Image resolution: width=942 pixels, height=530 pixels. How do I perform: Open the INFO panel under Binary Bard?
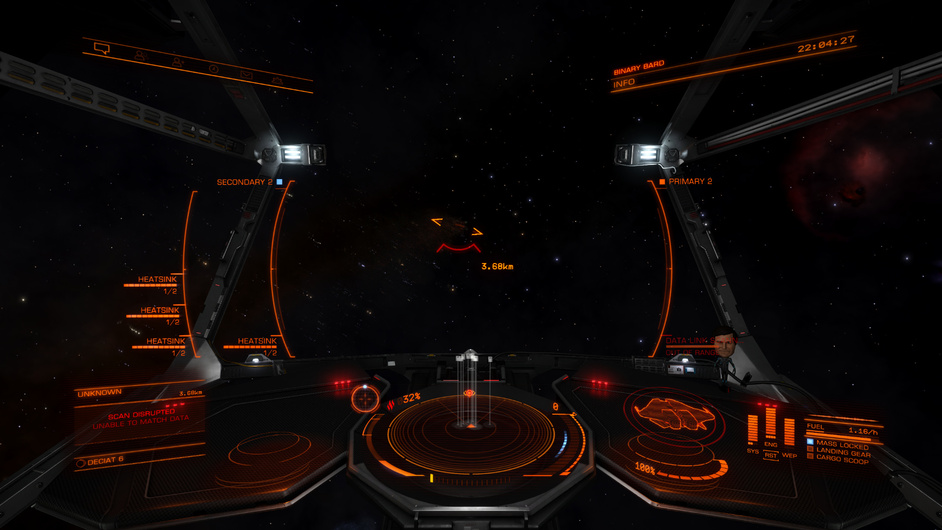tap(625, 83)
